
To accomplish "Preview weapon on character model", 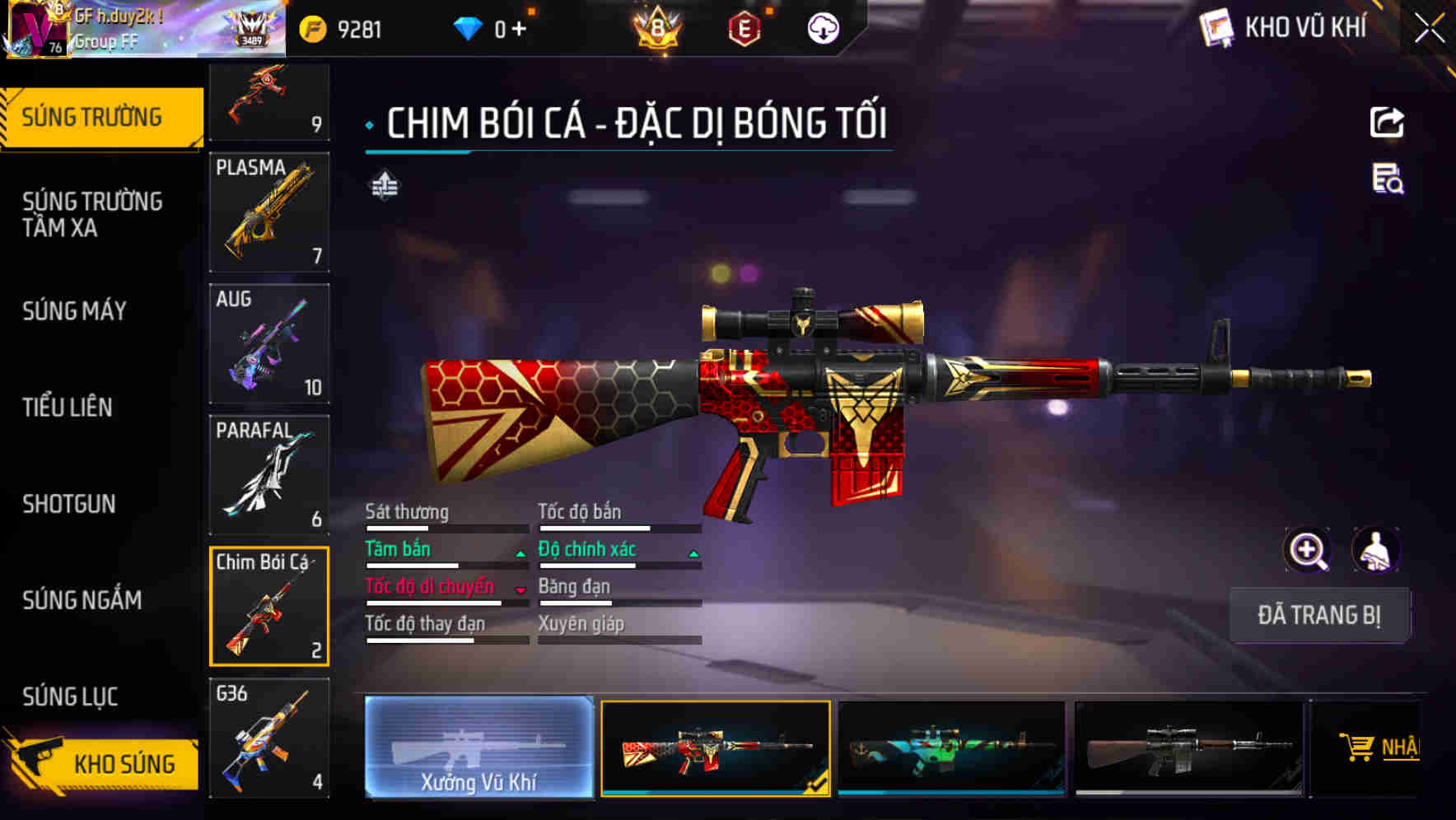I will click(1376, 550).
